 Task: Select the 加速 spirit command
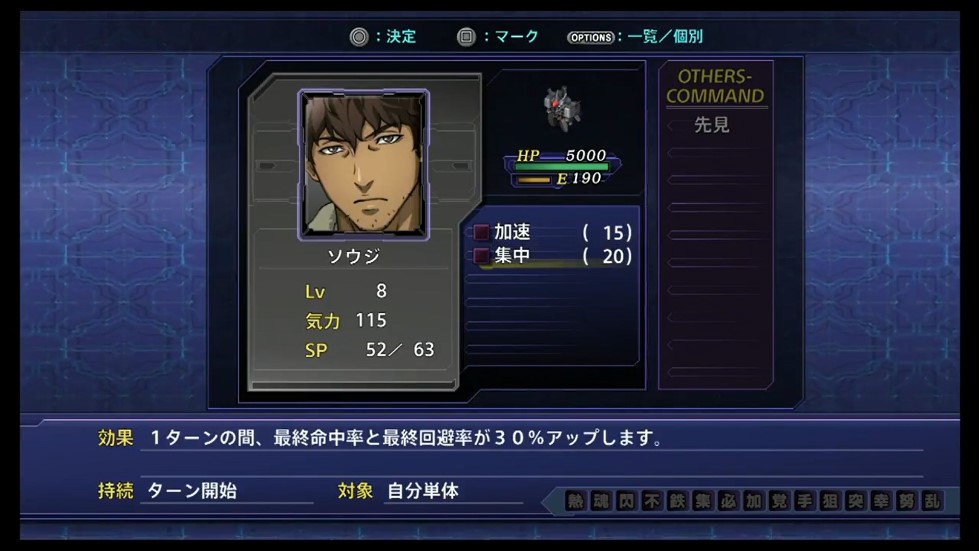tap(512, 232)
